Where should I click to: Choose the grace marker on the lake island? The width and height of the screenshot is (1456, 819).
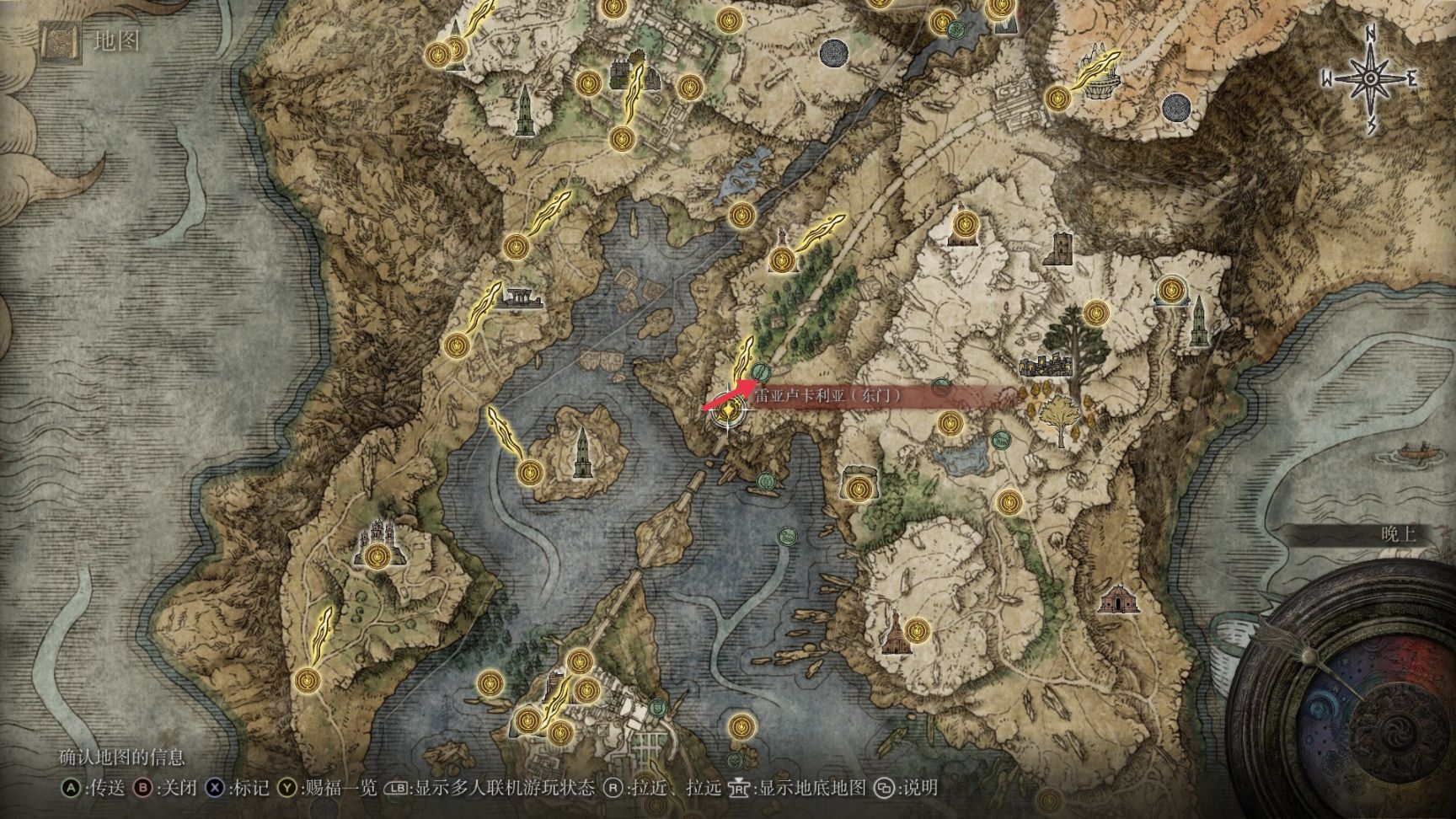click(x=530, y=473)
